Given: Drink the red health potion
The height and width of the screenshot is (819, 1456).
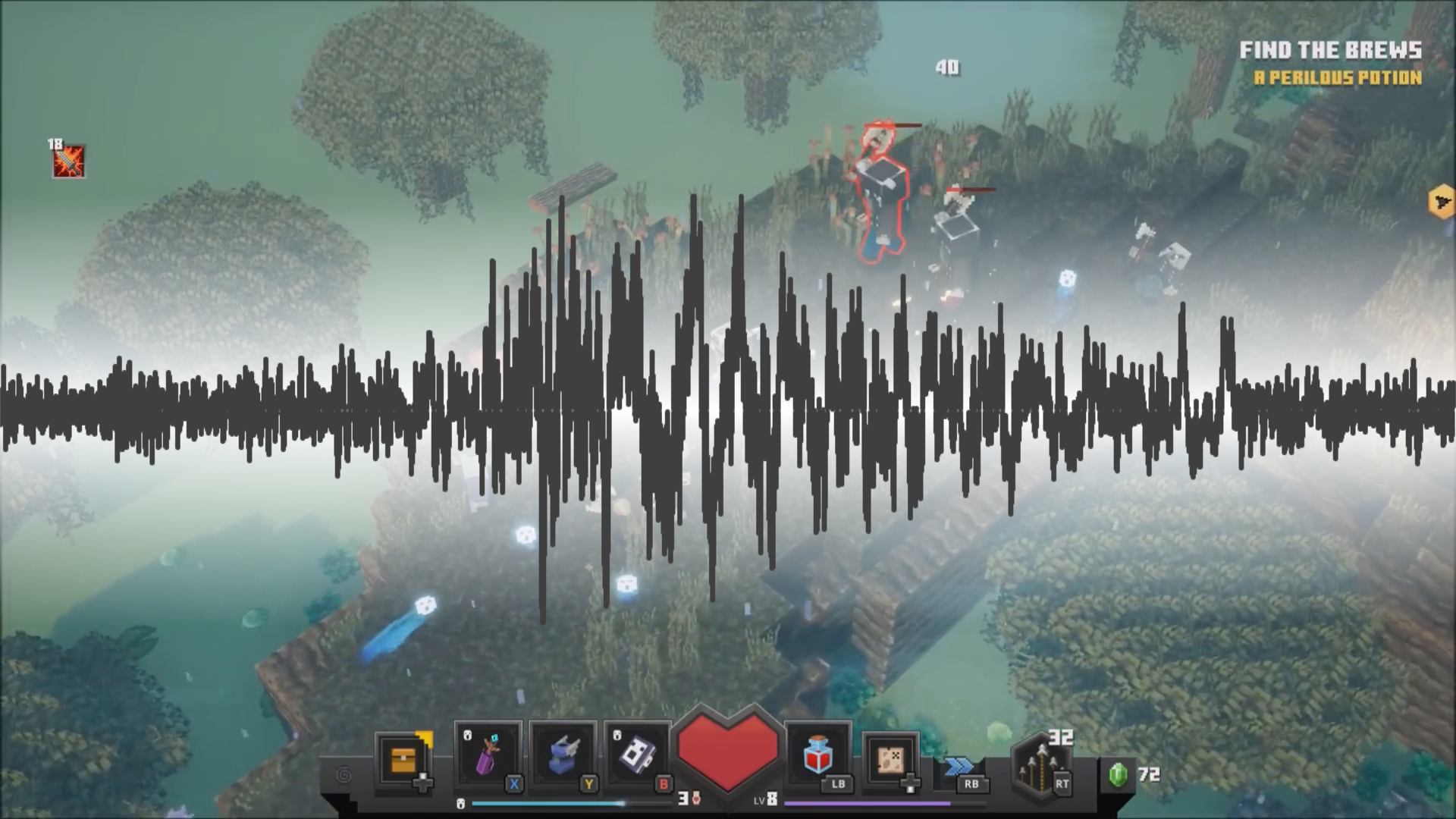Looking at the screenshot, I should pyautogui.click(x=819, y=755).
